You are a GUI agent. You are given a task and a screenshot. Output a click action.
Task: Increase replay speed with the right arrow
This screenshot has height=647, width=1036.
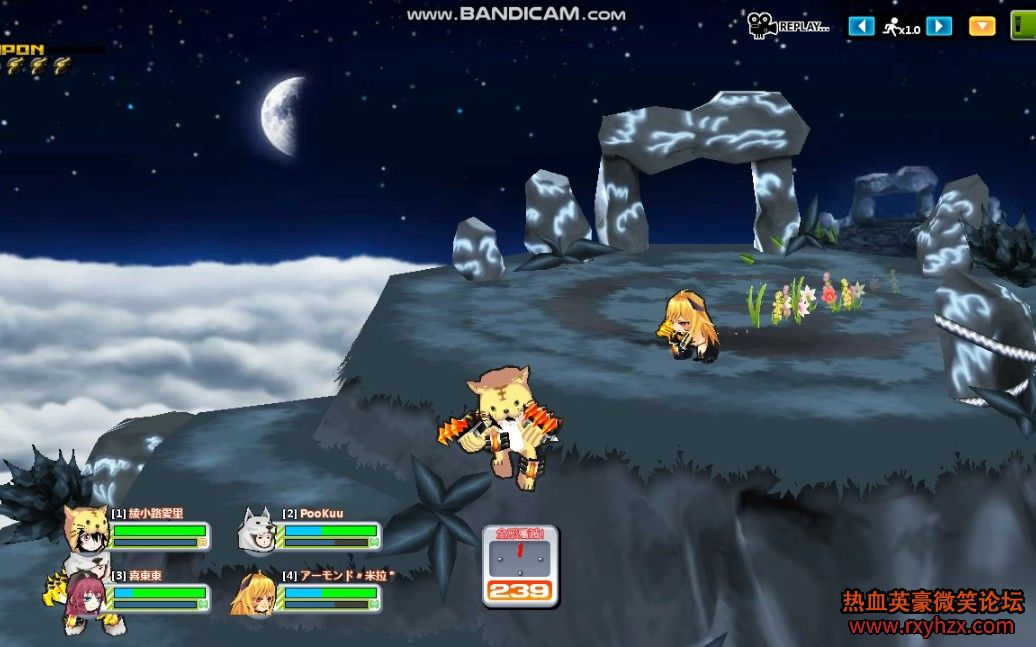pyautogui.click(x=939, y=27)
